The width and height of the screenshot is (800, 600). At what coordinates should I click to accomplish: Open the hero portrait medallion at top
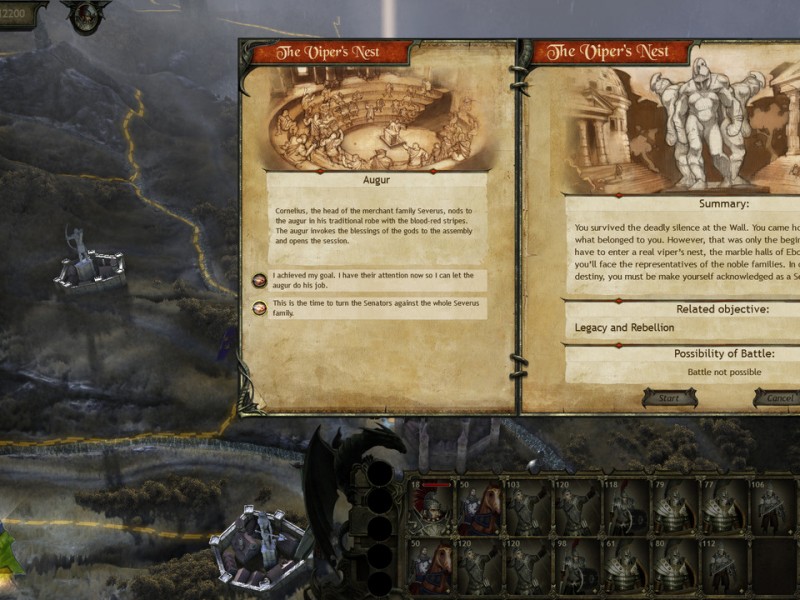click(x=85, y=14)
